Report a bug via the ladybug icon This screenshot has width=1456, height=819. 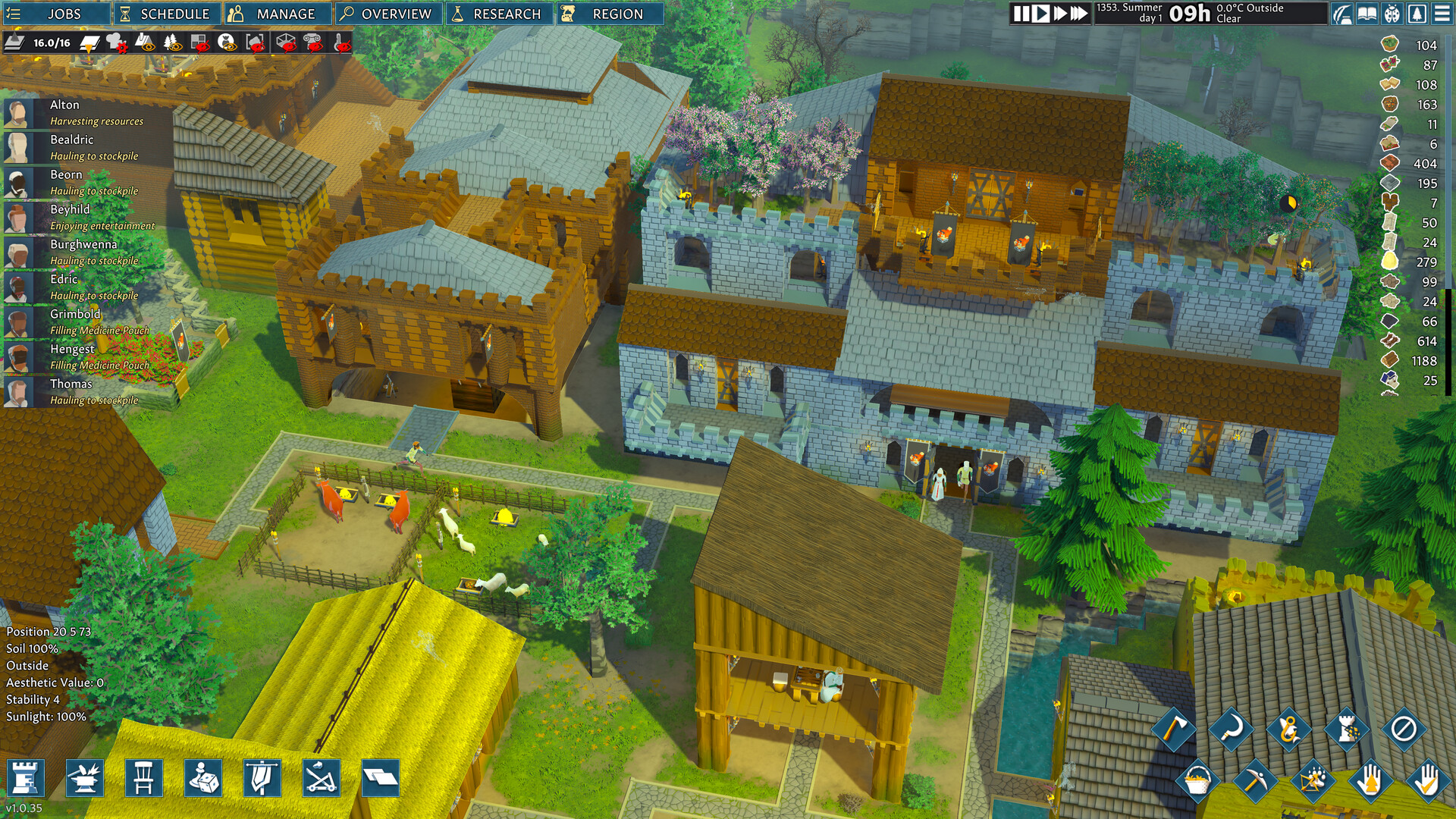click(1392, 13)
